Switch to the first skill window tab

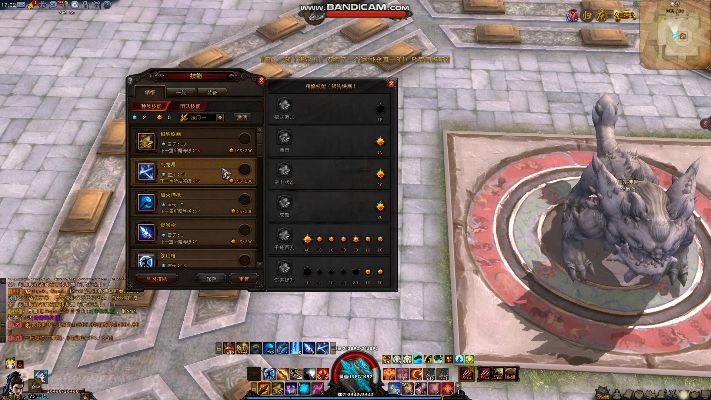tap(150, 91)
